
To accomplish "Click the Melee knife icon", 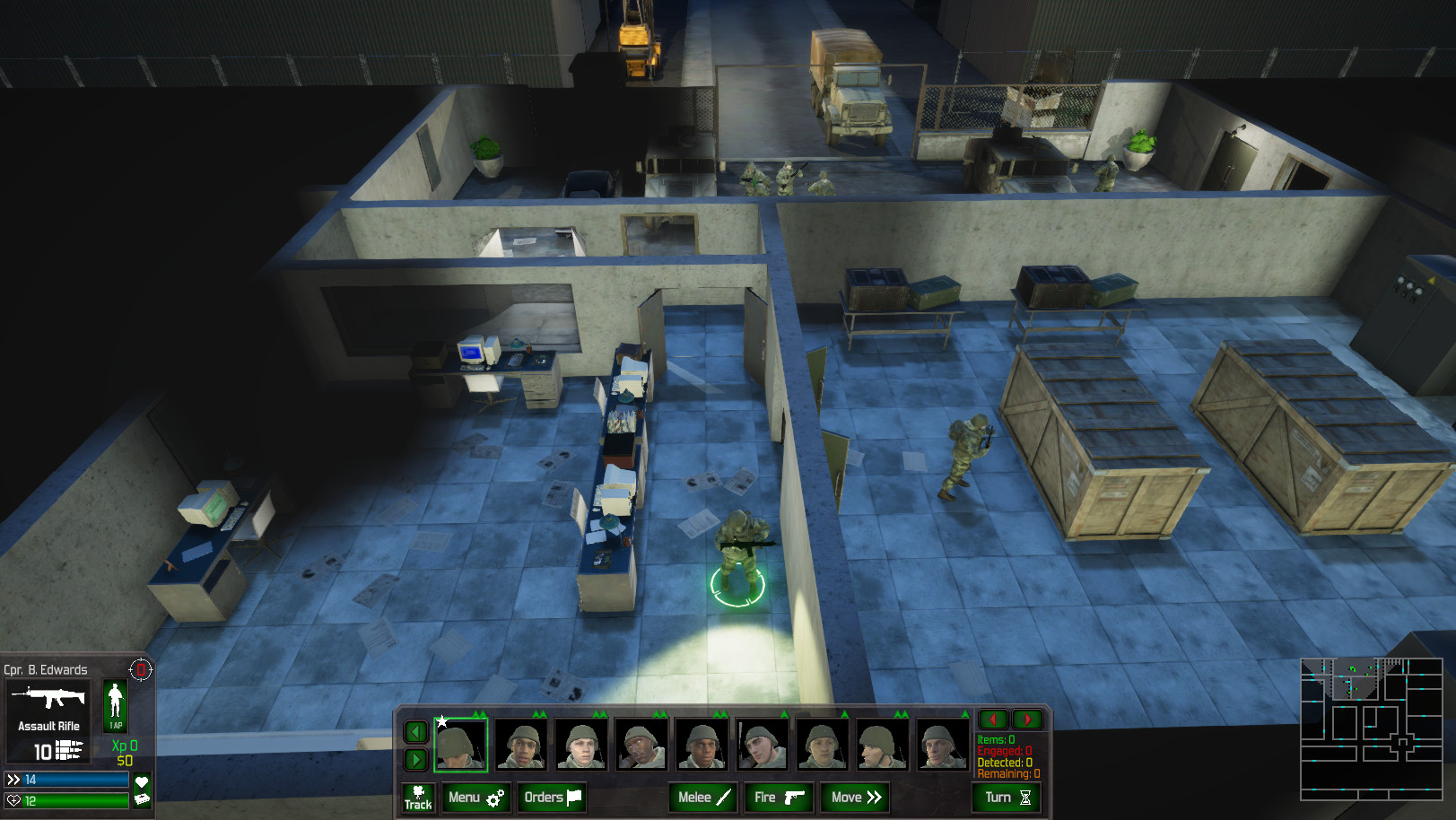I will point(723,797).
